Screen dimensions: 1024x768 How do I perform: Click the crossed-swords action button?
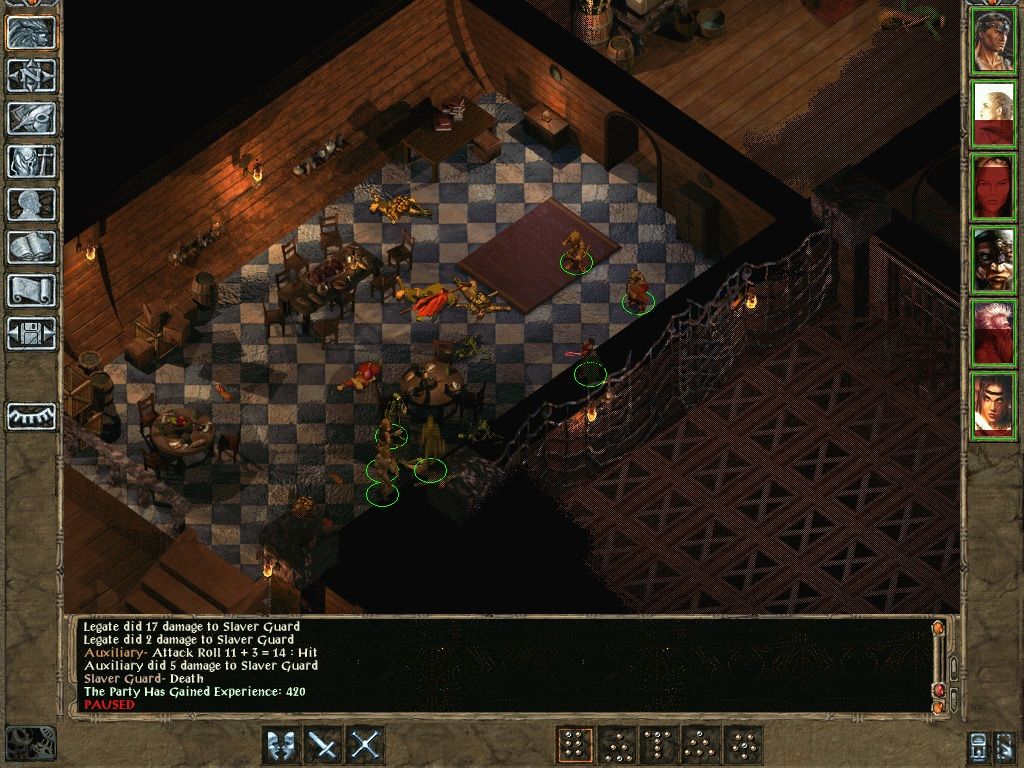366,745
